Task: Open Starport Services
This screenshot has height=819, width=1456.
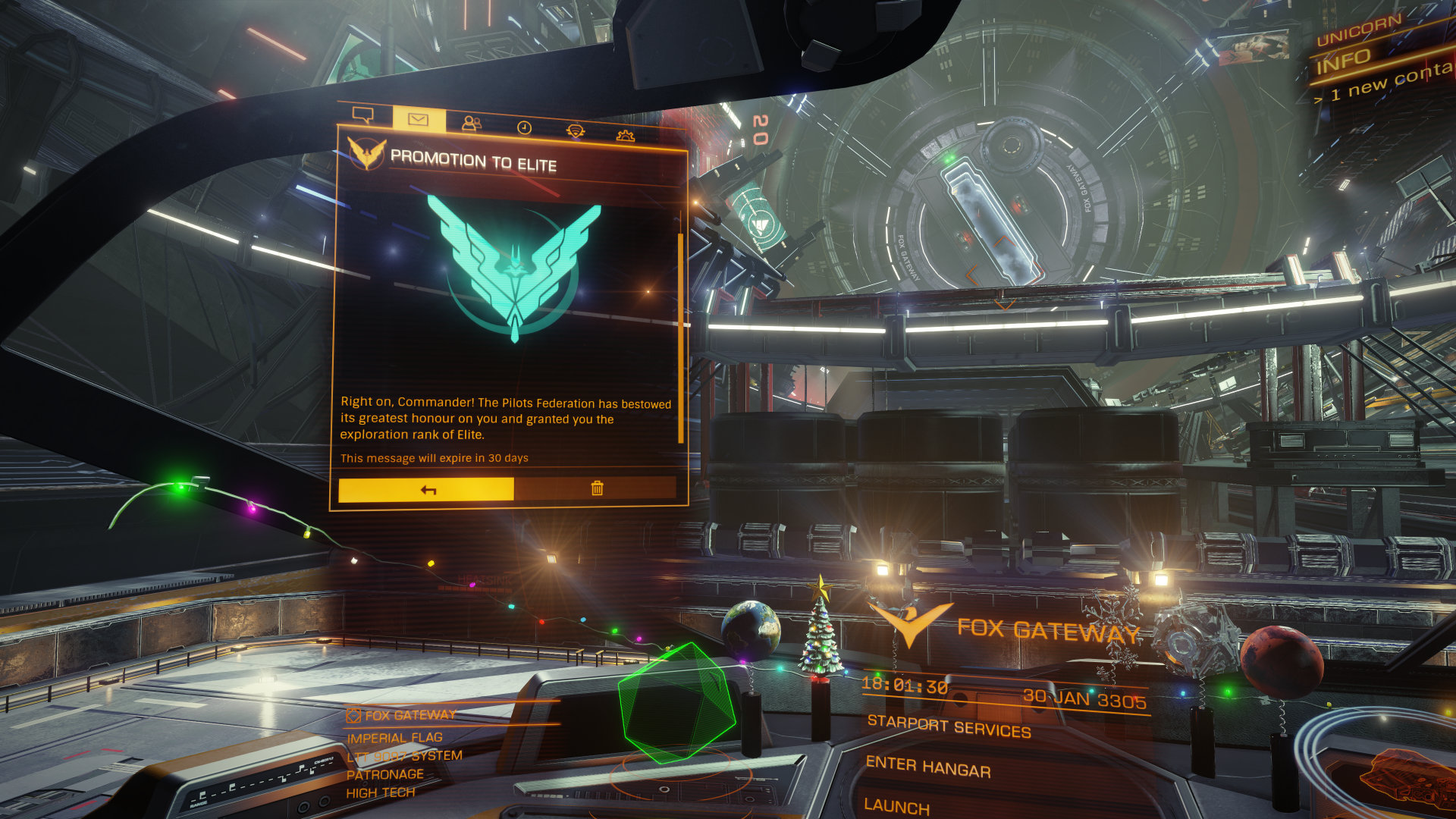Action: coord(949,726)
